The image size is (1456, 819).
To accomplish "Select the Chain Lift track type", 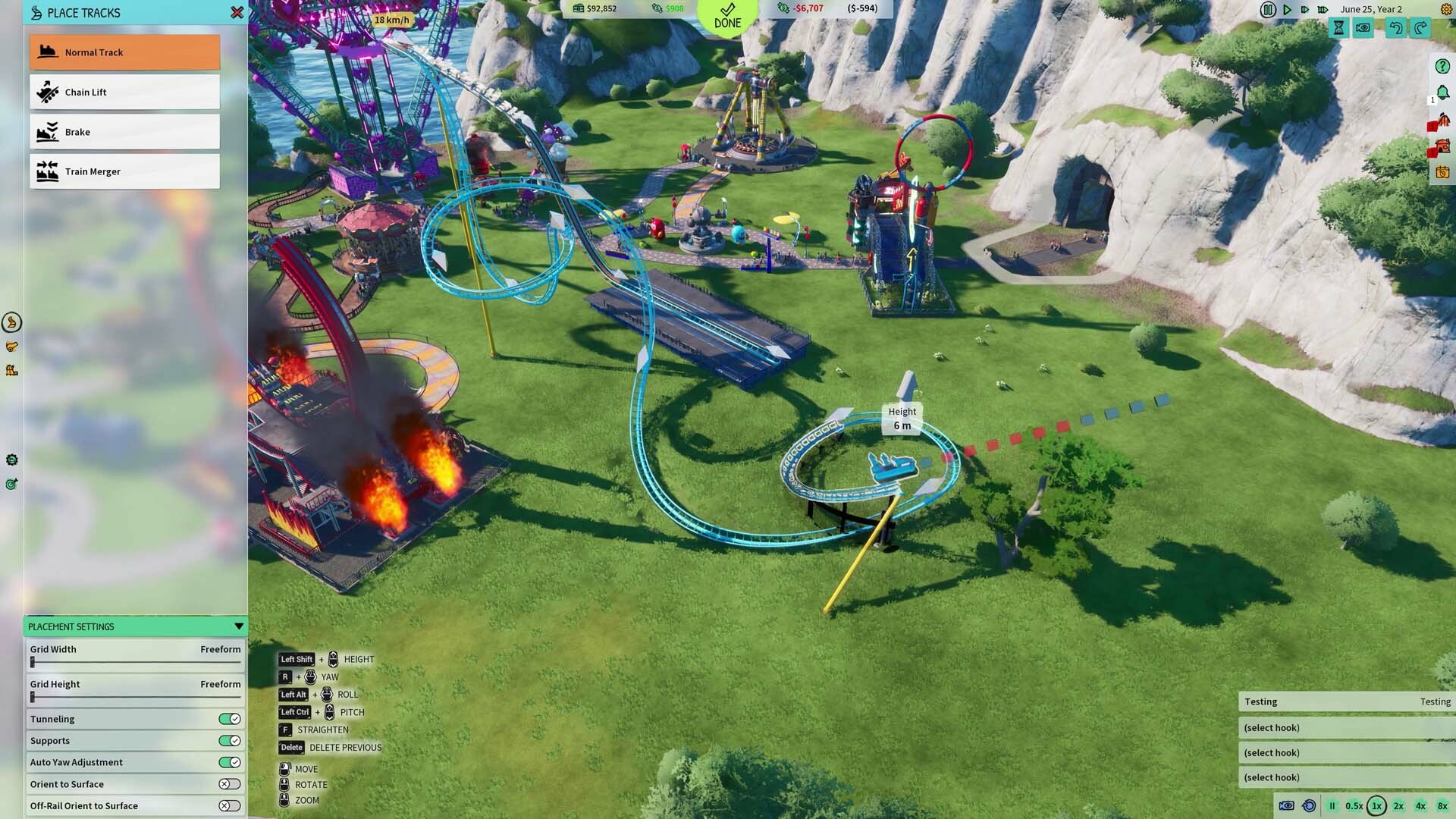I will tap(124, 92).
